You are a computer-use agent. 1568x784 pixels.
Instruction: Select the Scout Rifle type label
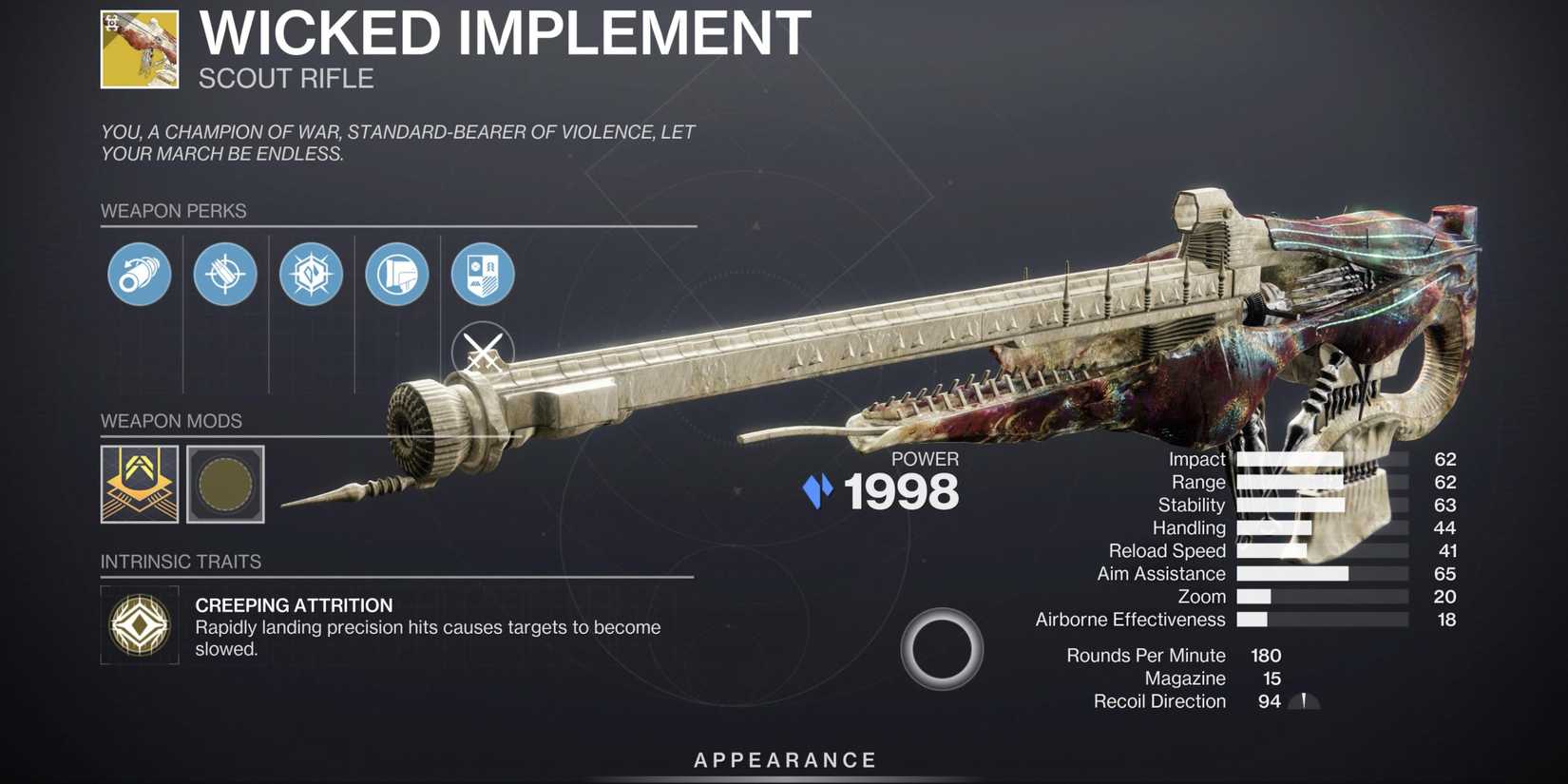pyautogui.click(x=286, y=79)
